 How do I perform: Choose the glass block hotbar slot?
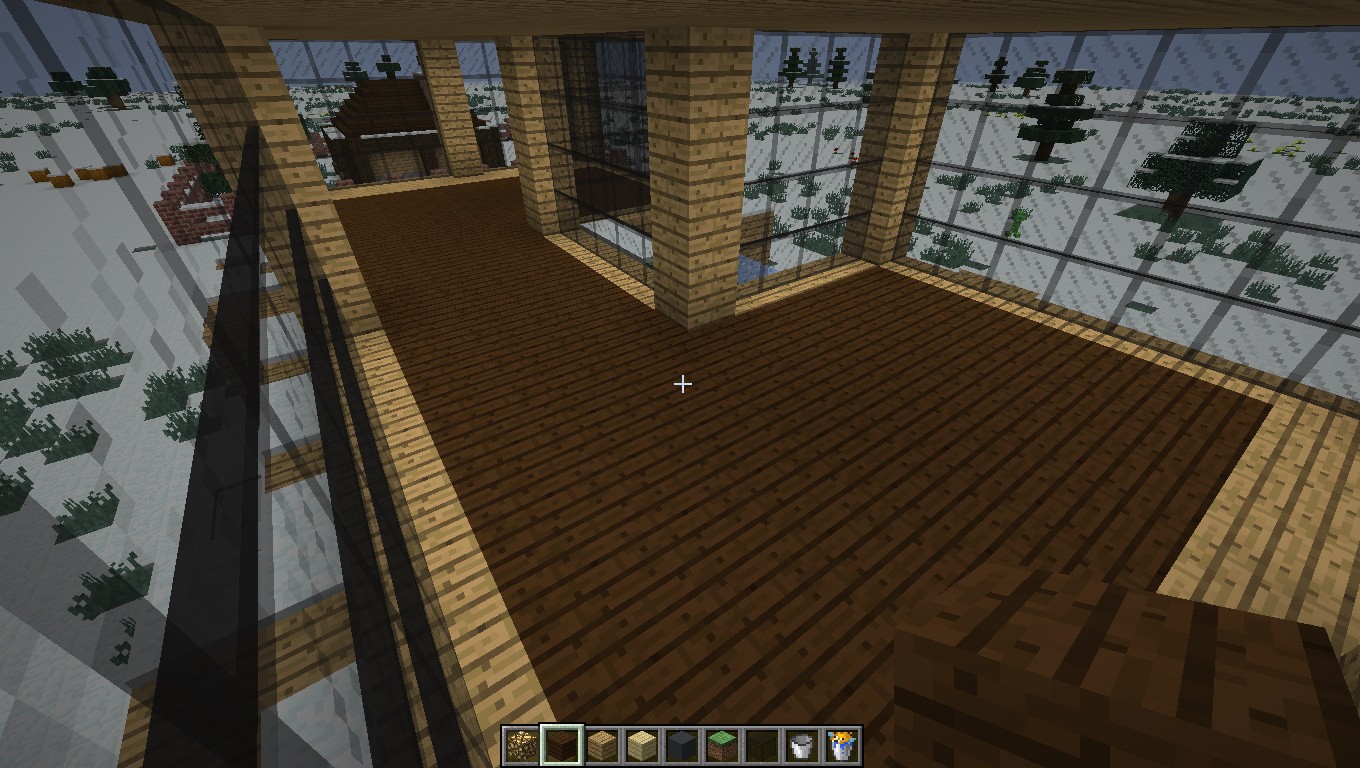click(x=762, y=745)
